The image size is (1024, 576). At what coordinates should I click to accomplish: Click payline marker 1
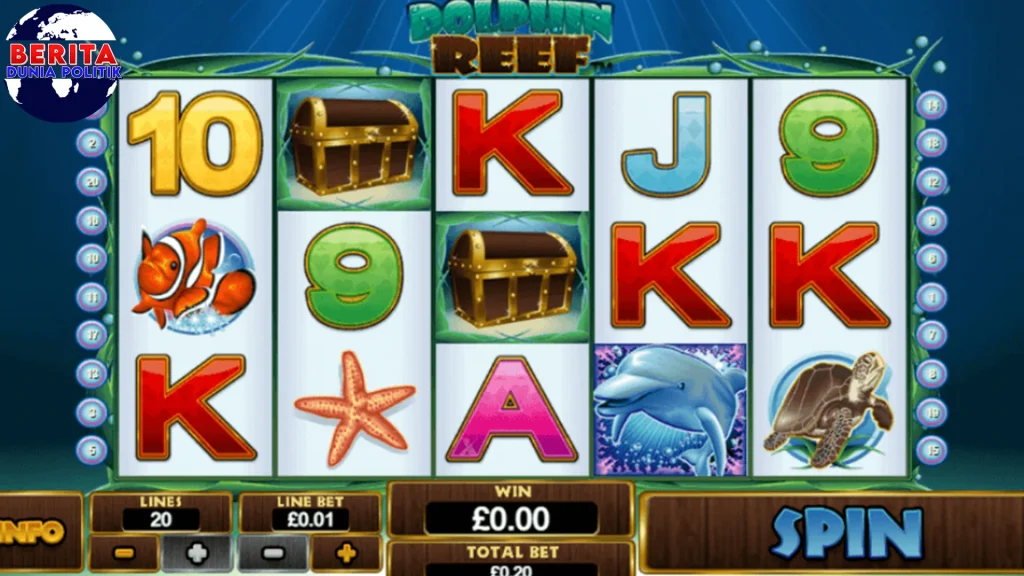pyautogui.click(x=932, y=297)
